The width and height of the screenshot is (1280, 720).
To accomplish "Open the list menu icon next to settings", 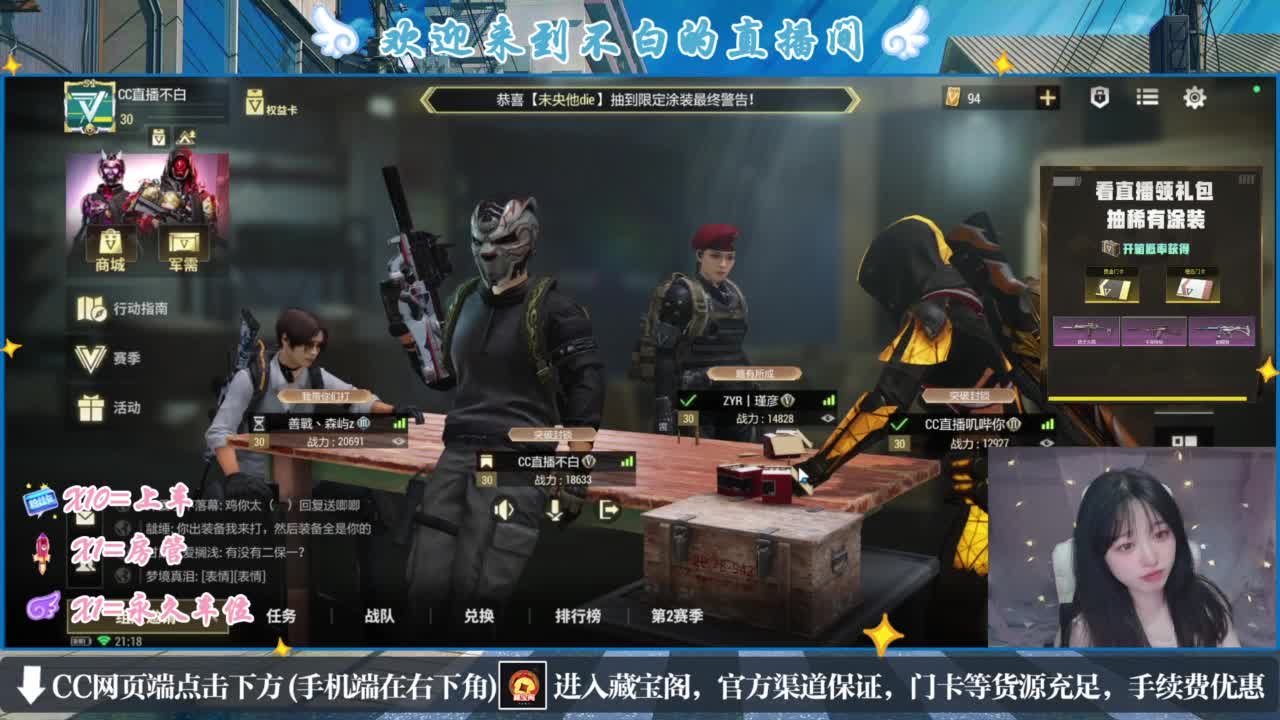I will 1146,98.
